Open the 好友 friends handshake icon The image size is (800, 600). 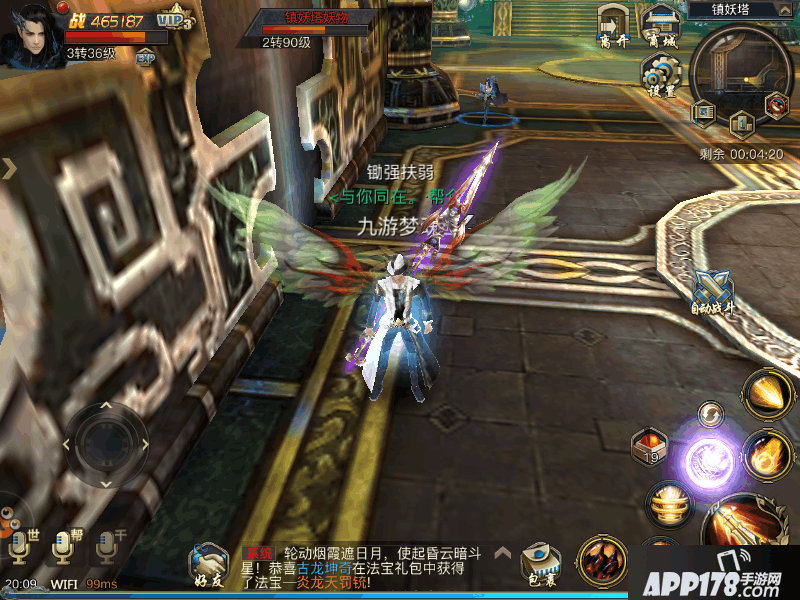pyautogui.click(x=209, y=563)
